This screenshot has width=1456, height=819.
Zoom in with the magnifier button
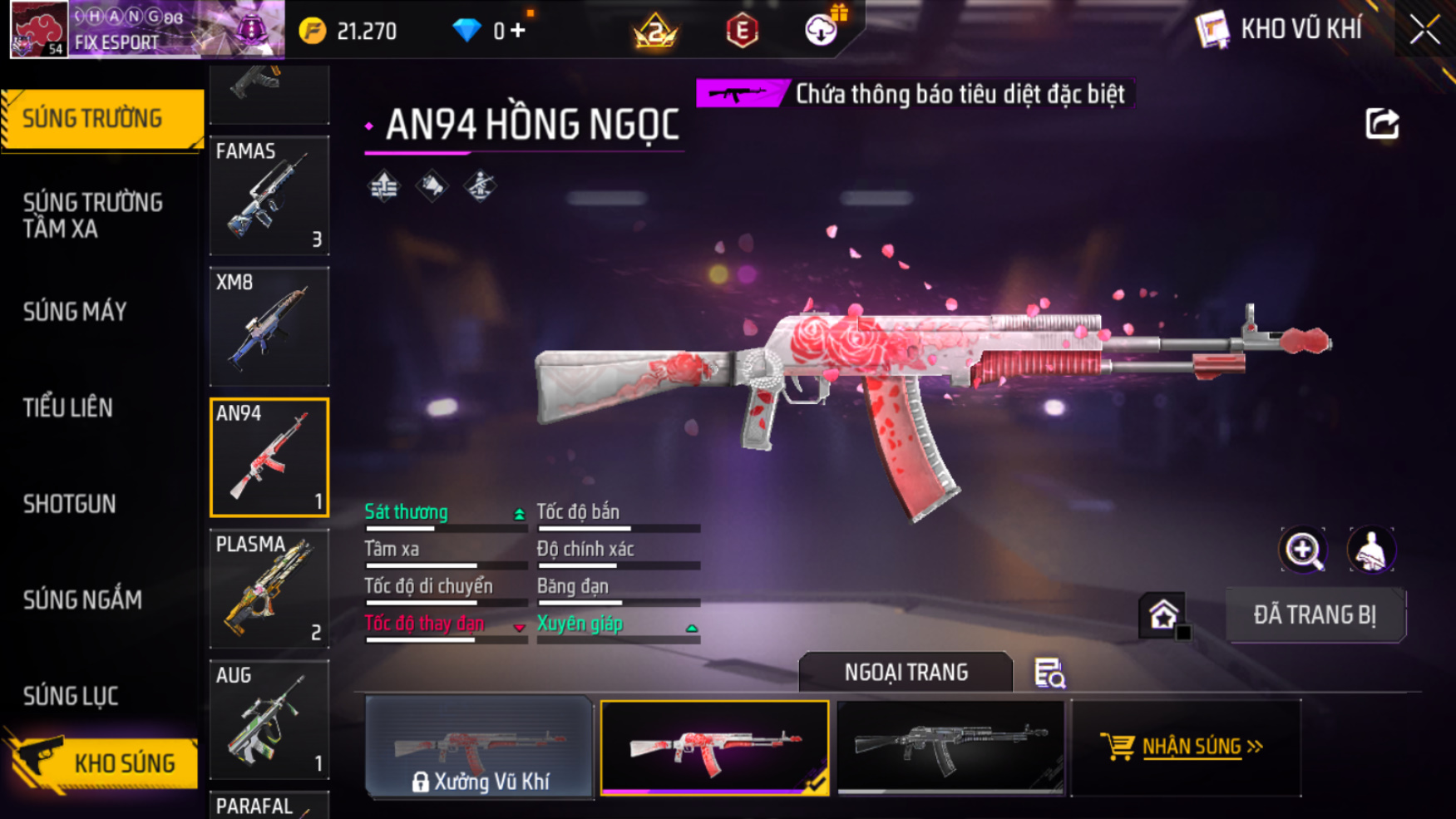pyautogui.click(x=1302, y=550)
